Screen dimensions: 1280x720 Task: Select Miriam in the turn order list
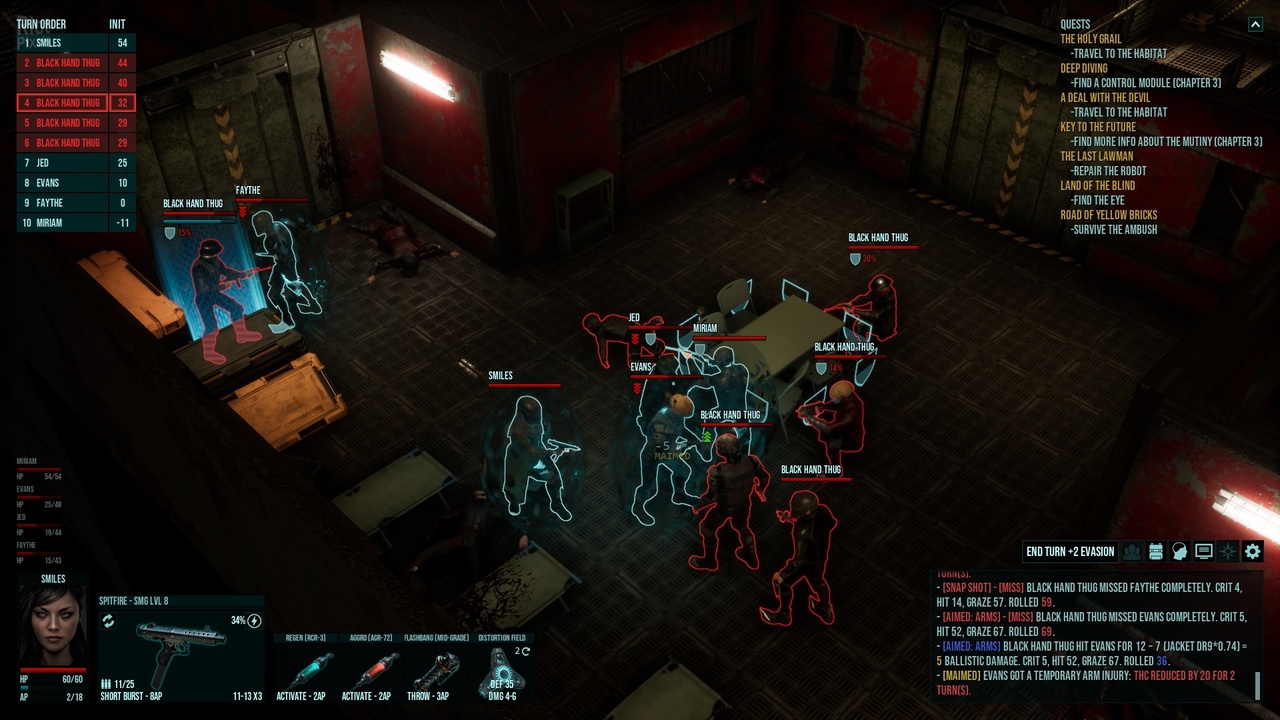(76, 223)
